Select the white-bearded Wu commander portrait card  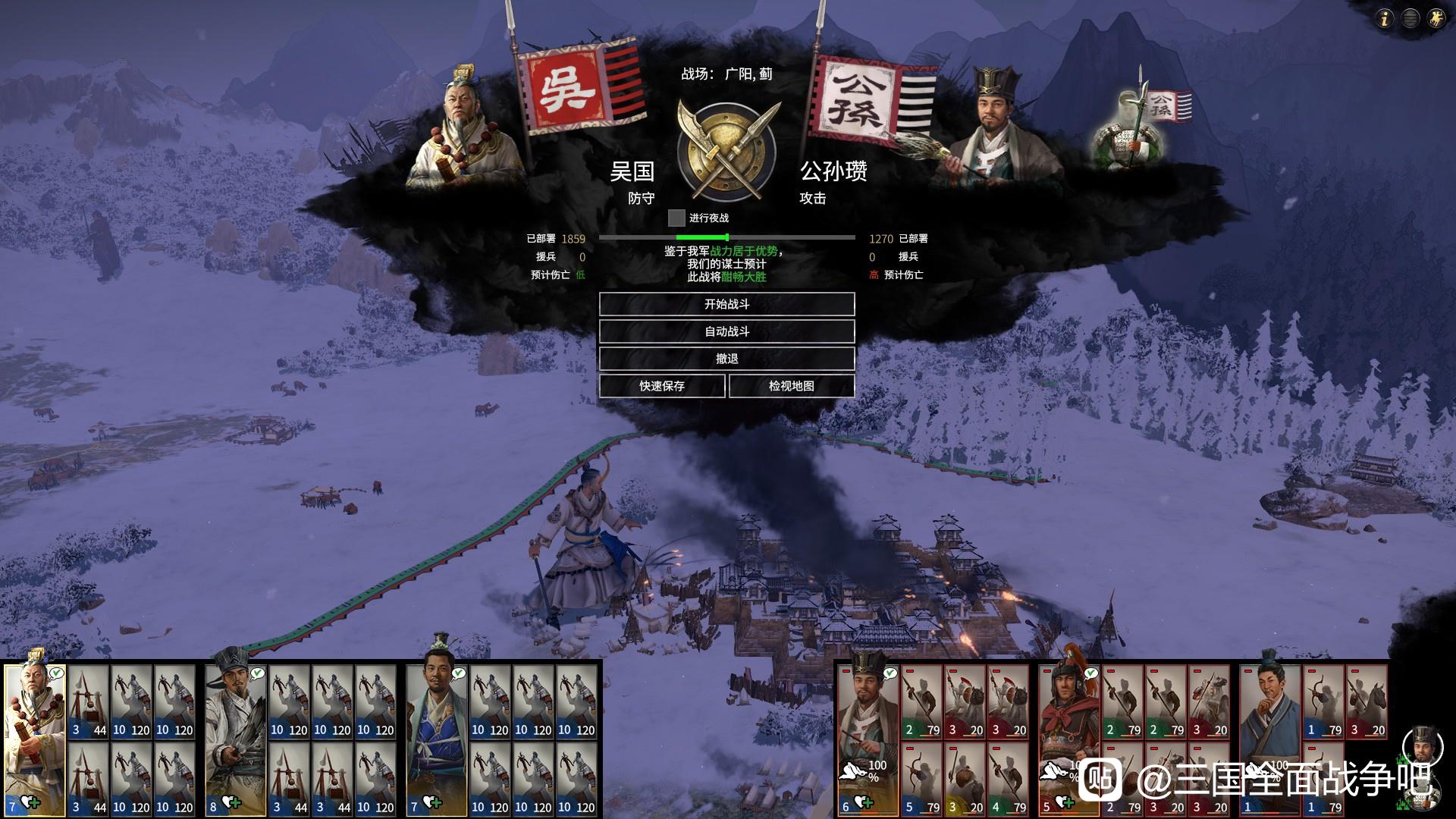(x=35, y=736)
